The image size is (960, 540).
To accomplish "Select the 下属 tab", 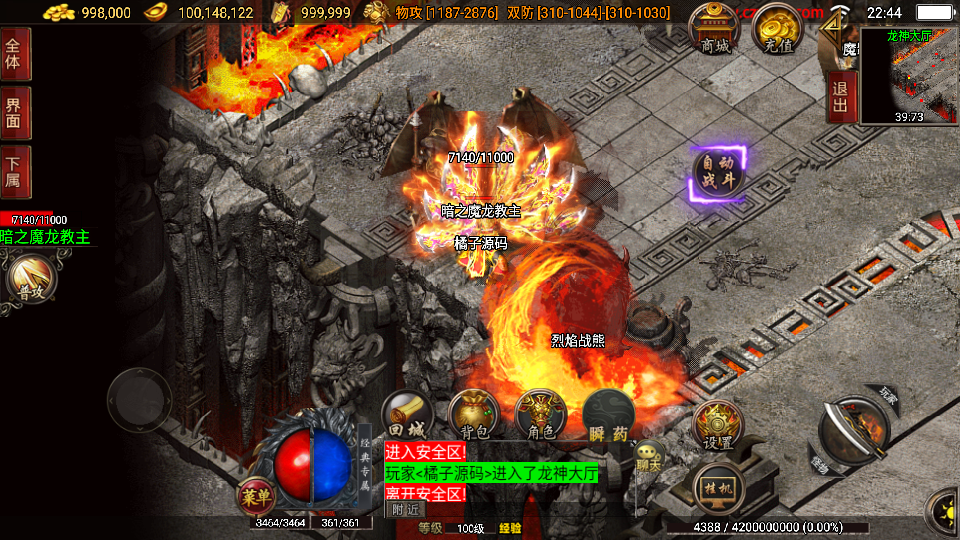I will 14,172.
